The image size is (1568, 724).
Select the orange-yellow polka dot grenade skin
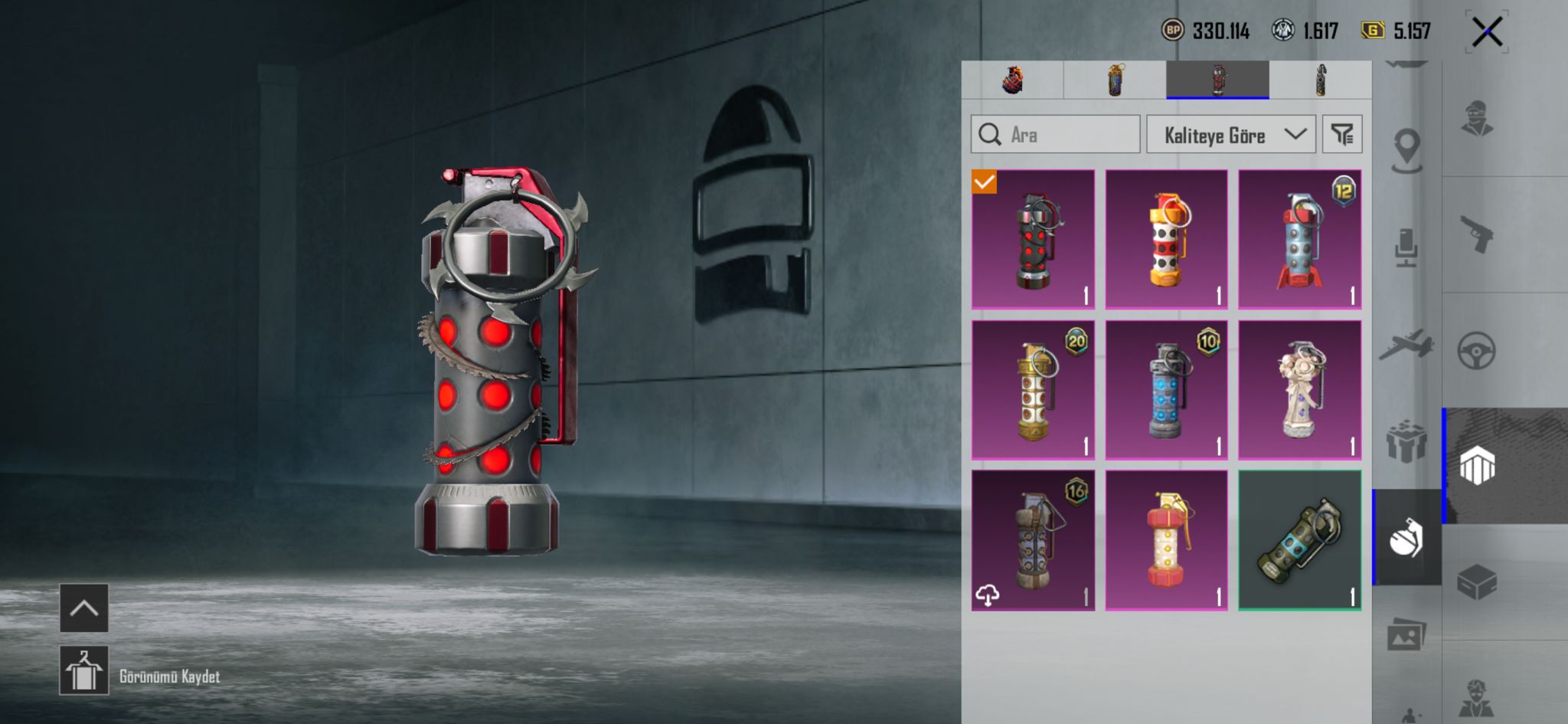[x=1166, y=239]
